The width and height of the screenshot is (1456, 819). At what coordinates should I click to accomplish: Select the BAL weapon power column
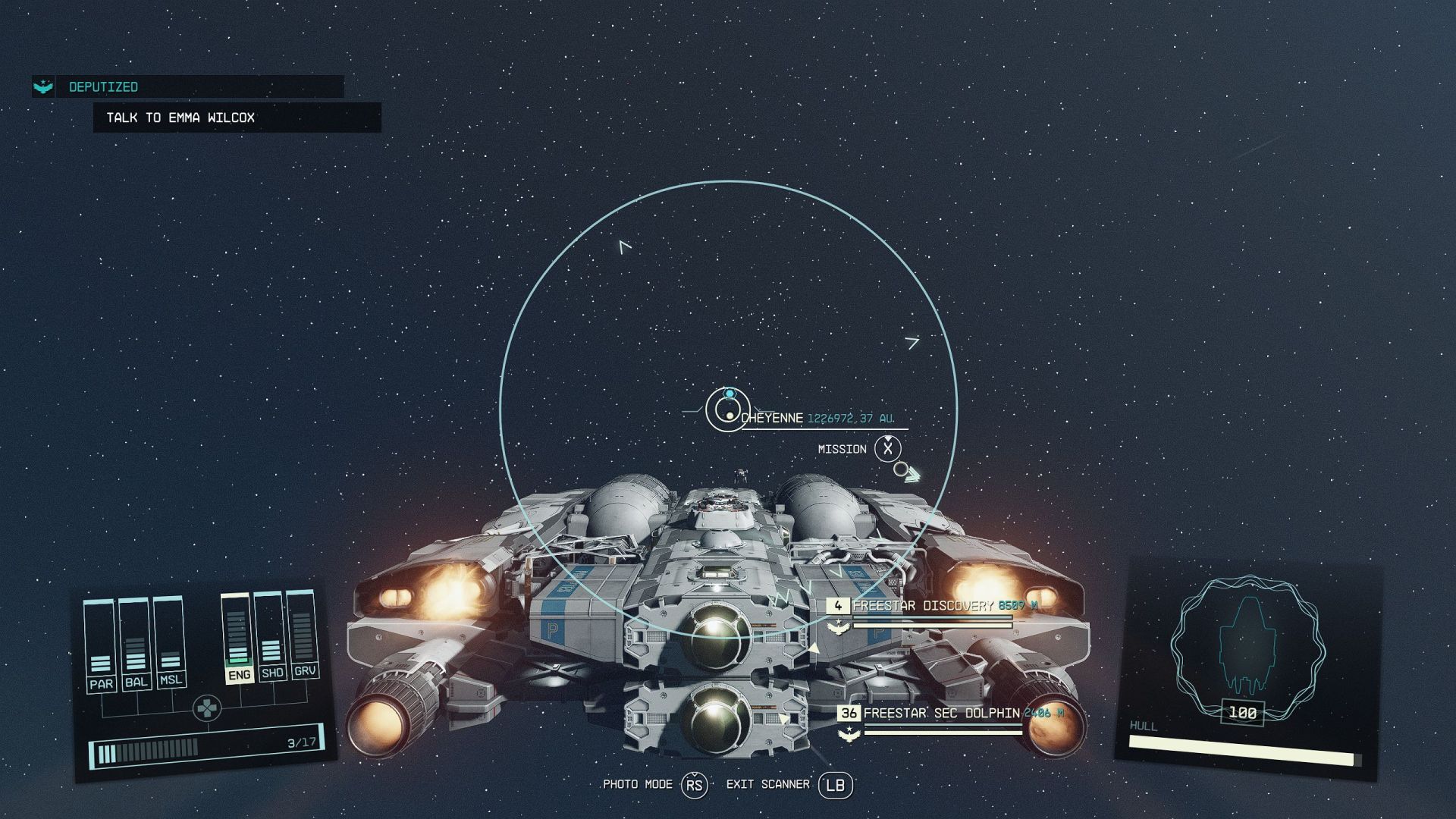tap(136, 643)
